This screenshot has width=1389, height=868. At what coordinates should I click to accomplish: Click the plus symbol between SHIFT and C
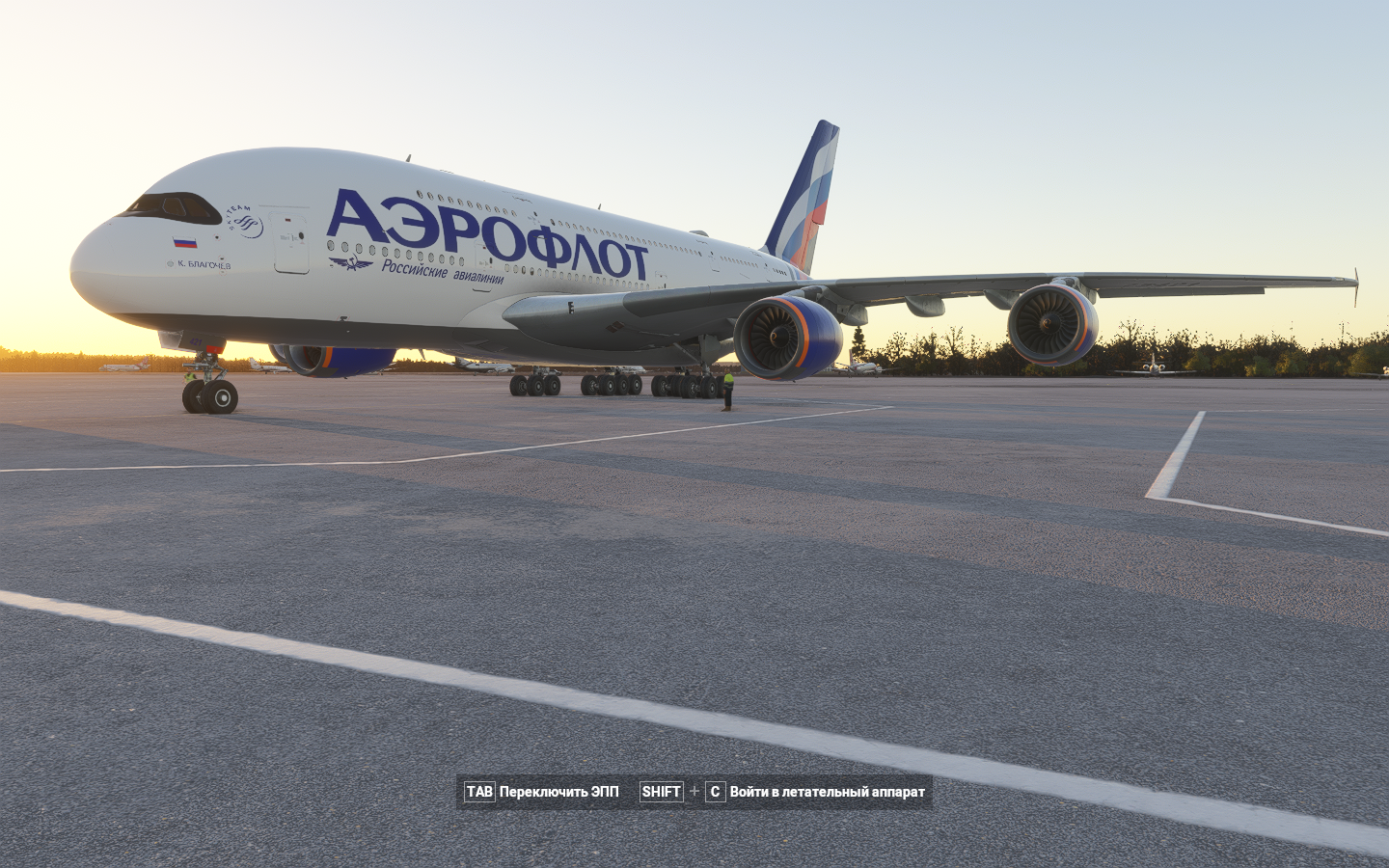[x=692, y=793]
